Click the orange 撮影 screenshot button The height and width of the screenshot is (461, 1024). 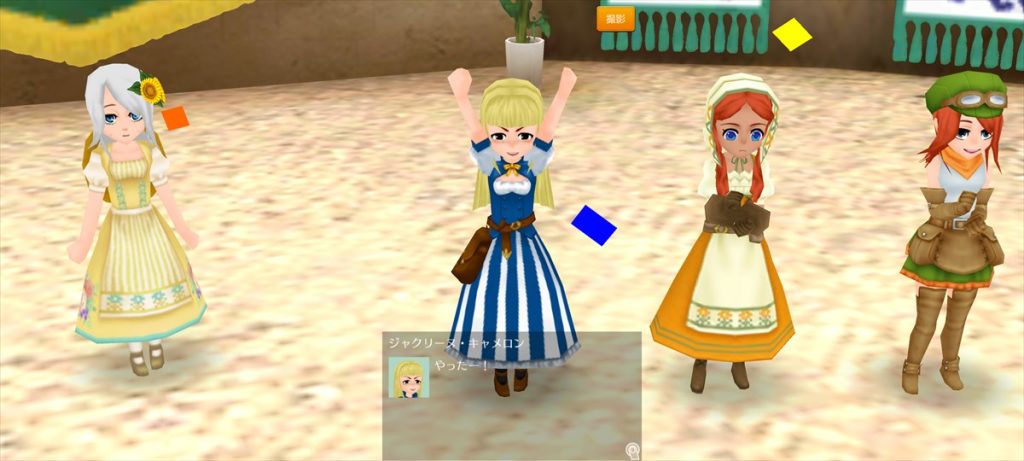(615, 19)
